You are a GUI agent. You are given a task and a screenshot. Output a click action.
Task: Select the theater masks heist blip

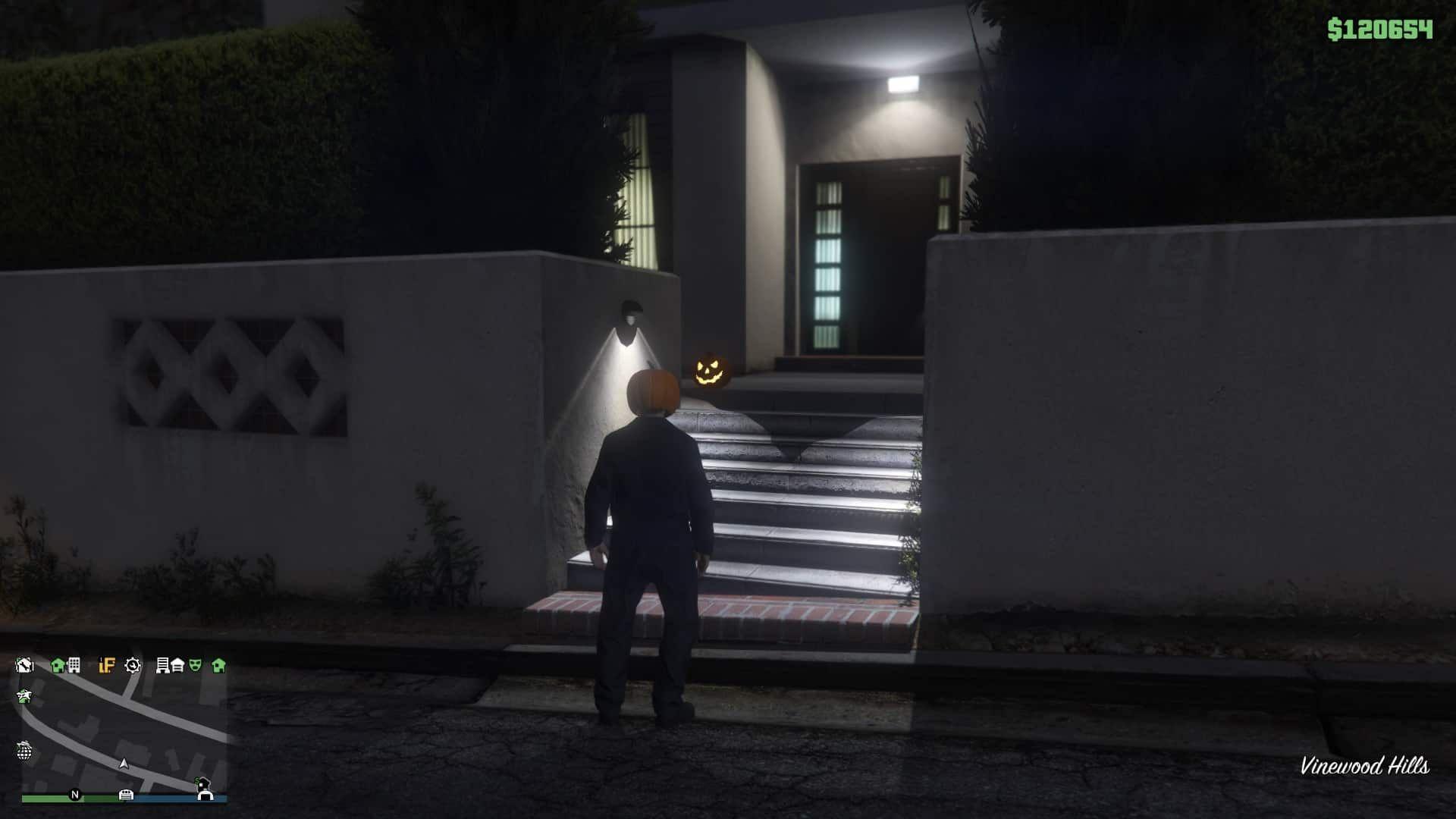pyautogui.click(x=196, y=666)
